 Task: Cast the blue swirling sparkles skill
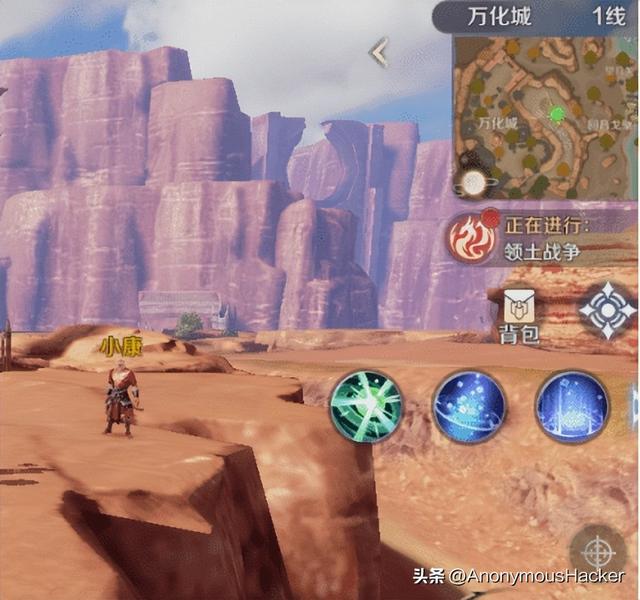click(470, 406)
